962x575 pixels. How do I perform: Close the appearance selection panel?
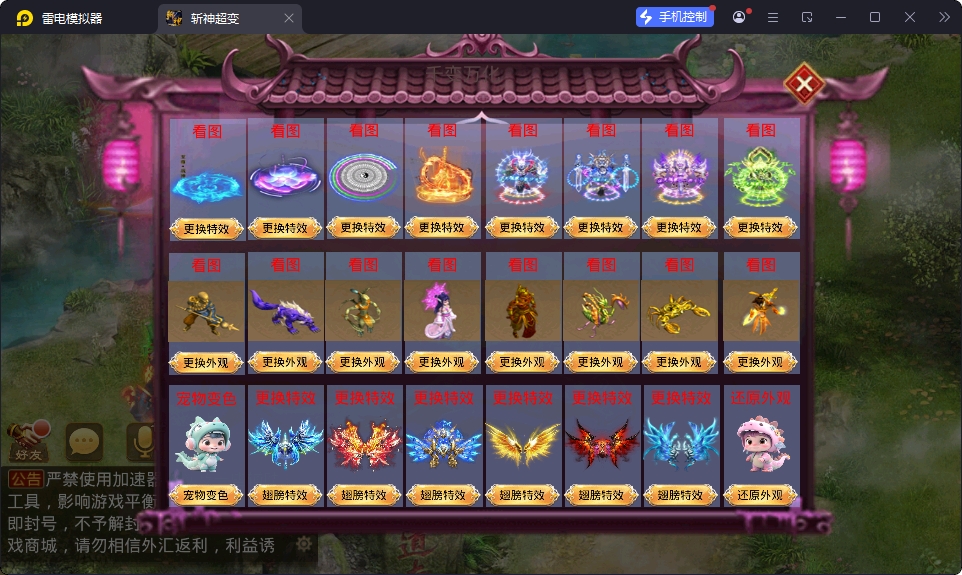point(803,85)
